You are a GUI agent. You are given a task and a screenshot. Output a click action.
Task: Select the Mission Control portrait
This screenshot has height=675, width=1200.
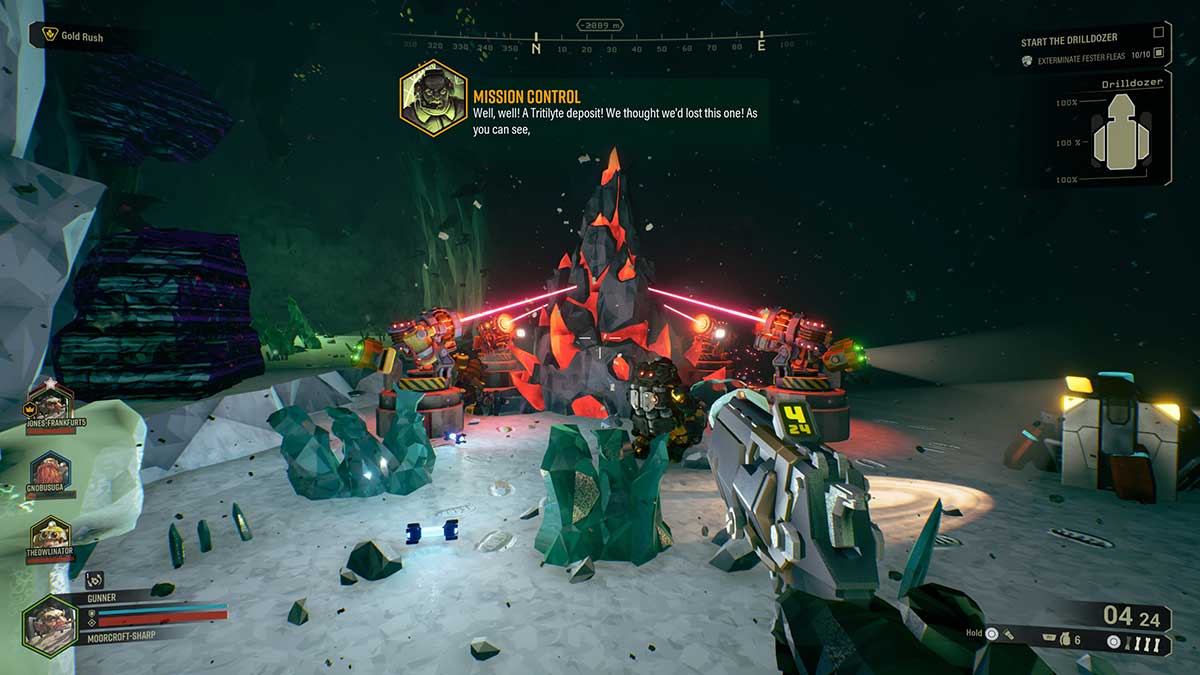(x=433, y=97)
